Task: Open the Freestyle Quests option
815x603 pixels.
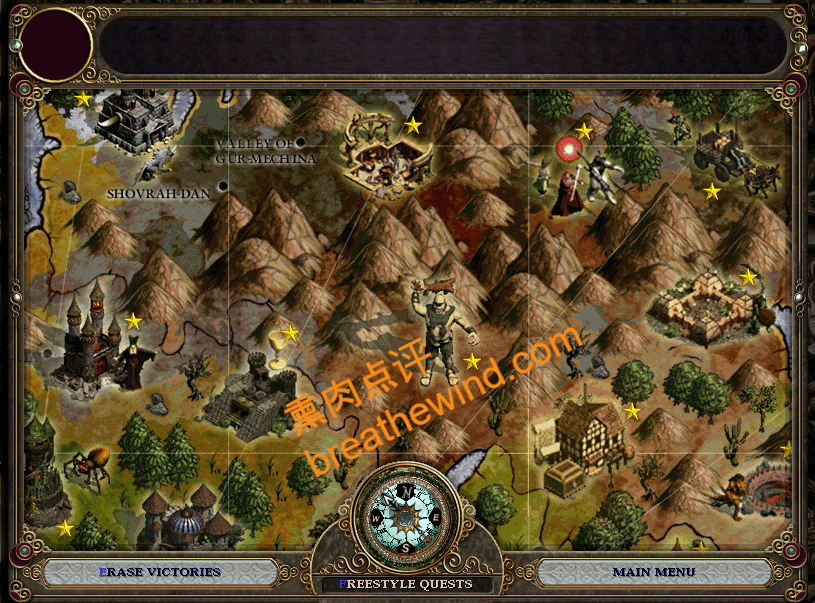Action: (409, 585)
